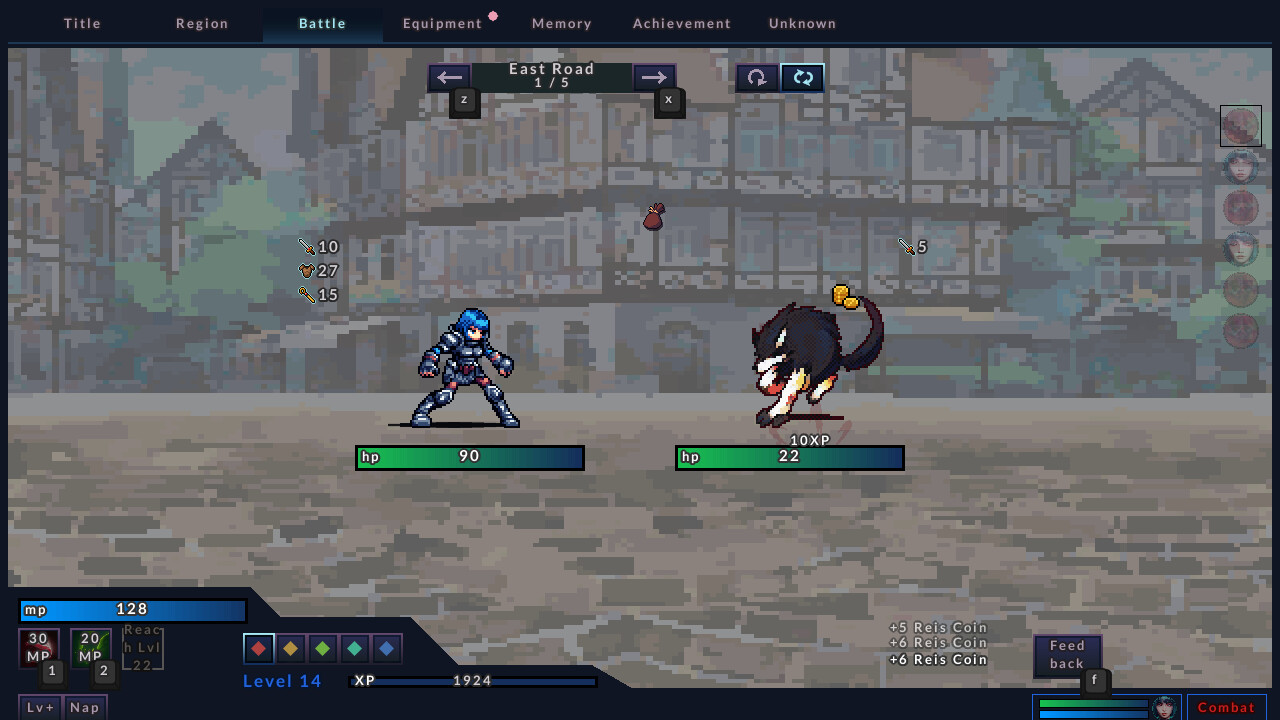Image resolution: width=1280 pixels, height=720 pixels.
Task: Expand the bottom-right sidebar portrait
Action: pos(1240,330)
